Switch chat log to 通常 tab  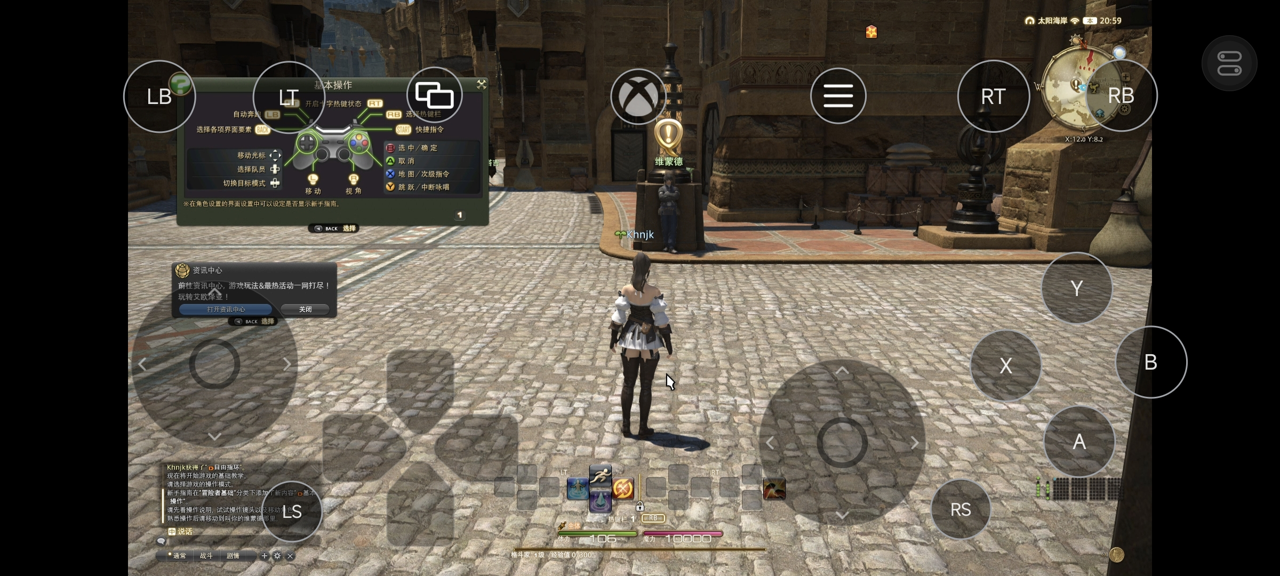(x=178, y=555)
